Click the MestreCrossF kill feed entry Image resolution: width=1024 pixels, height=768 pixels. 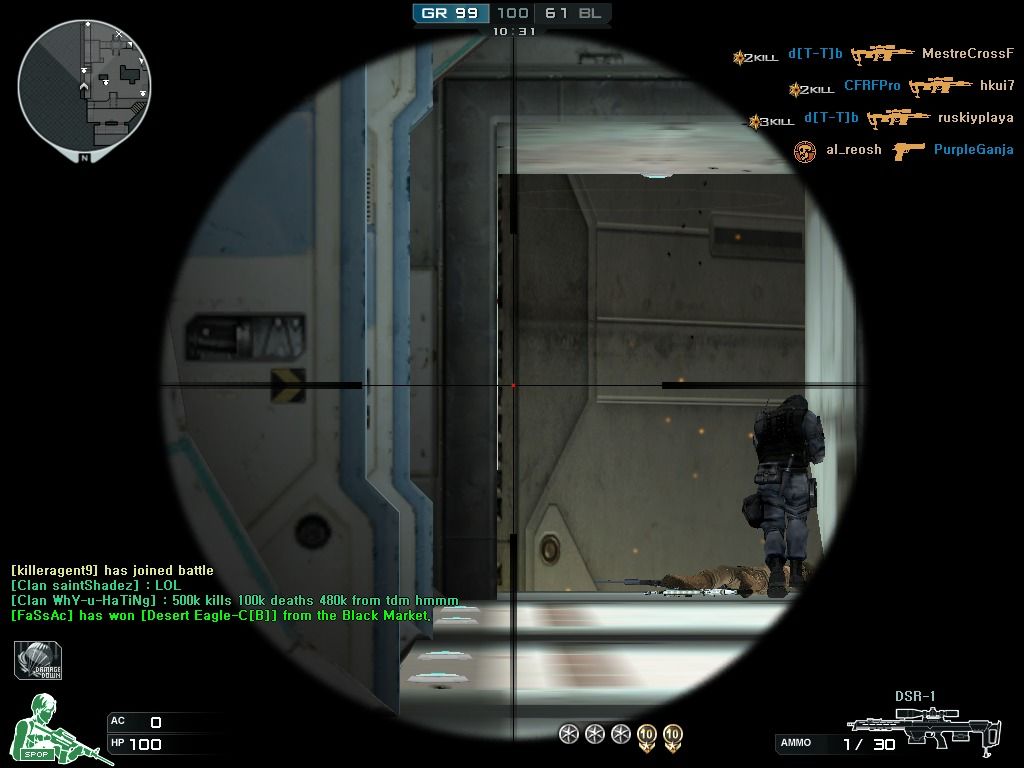(x=874, y=54)
